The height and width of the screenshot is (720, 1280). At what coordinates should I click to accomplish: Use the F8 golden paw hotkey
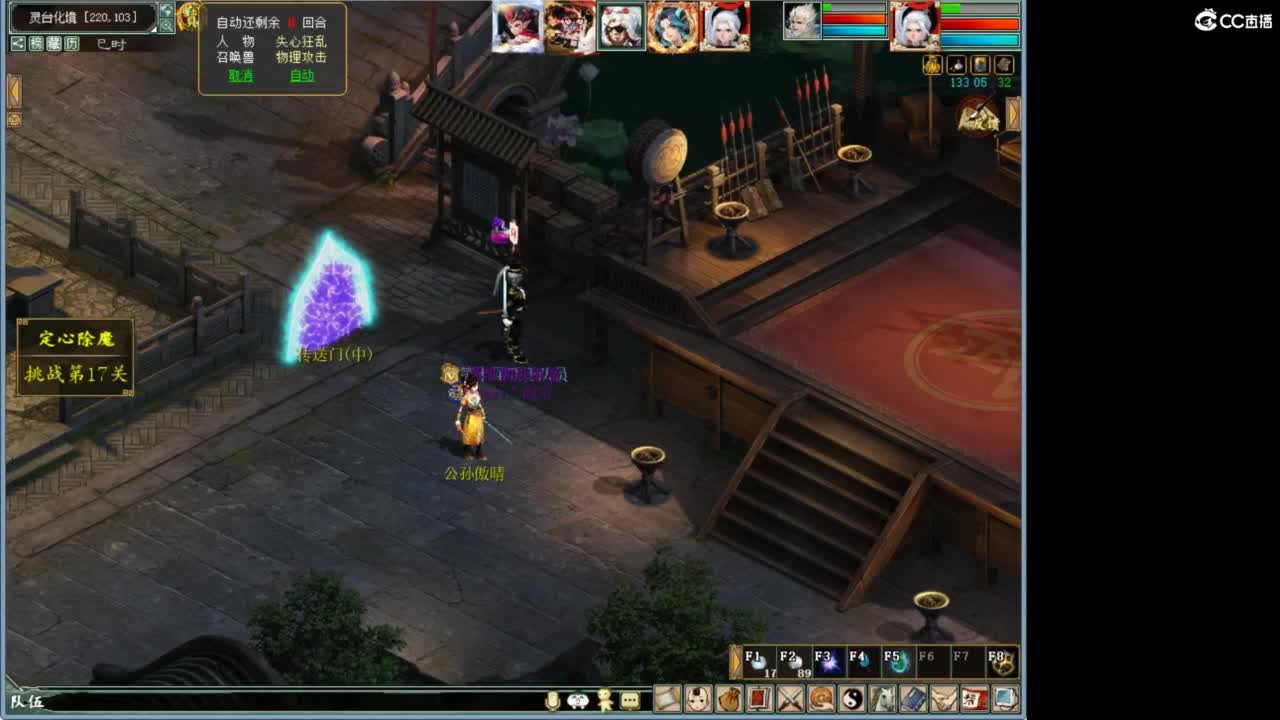[x=1000, y=662]
